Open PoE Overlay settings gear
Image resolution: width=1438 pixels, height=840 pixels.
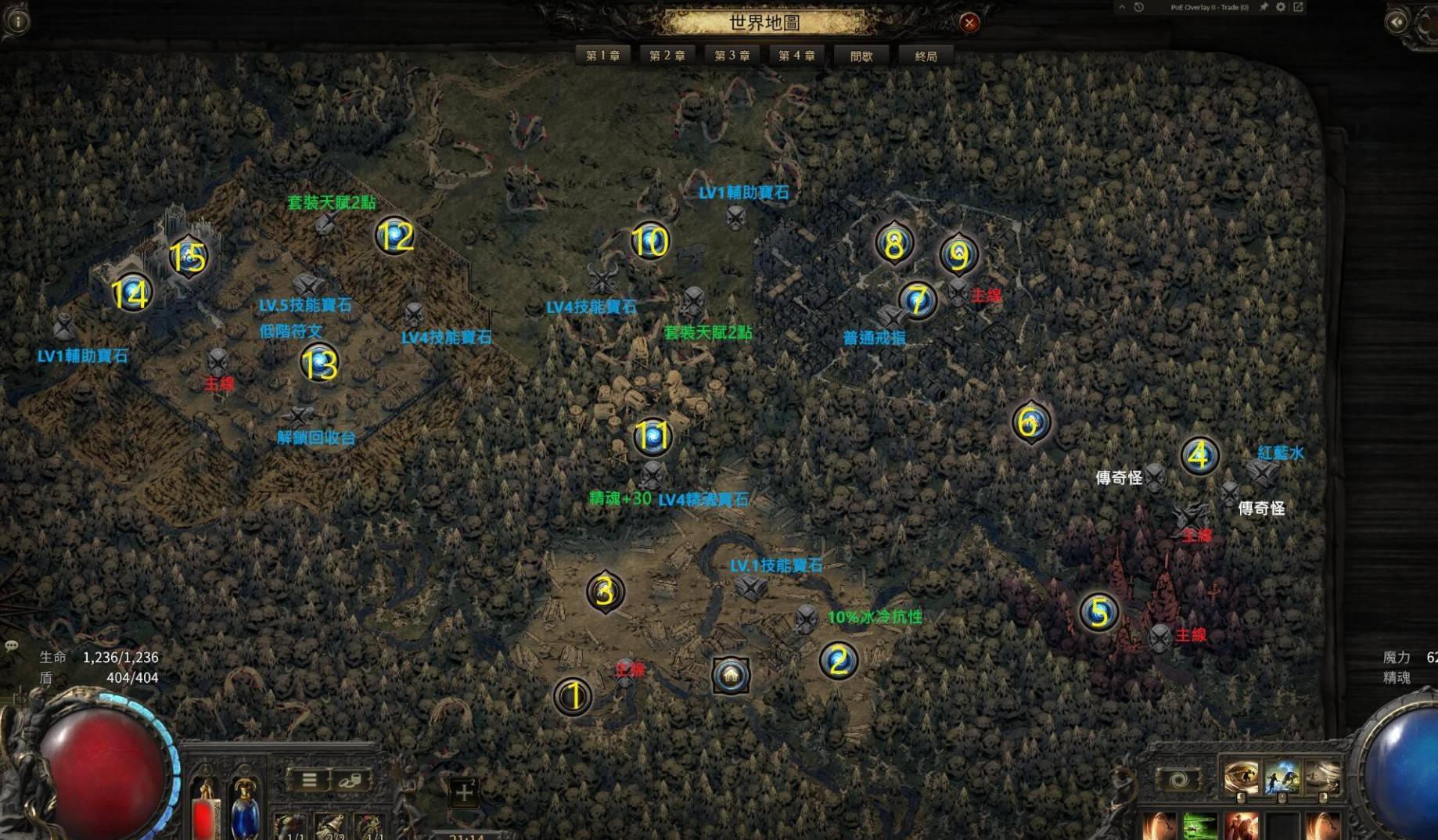[x=1281, y=7]
